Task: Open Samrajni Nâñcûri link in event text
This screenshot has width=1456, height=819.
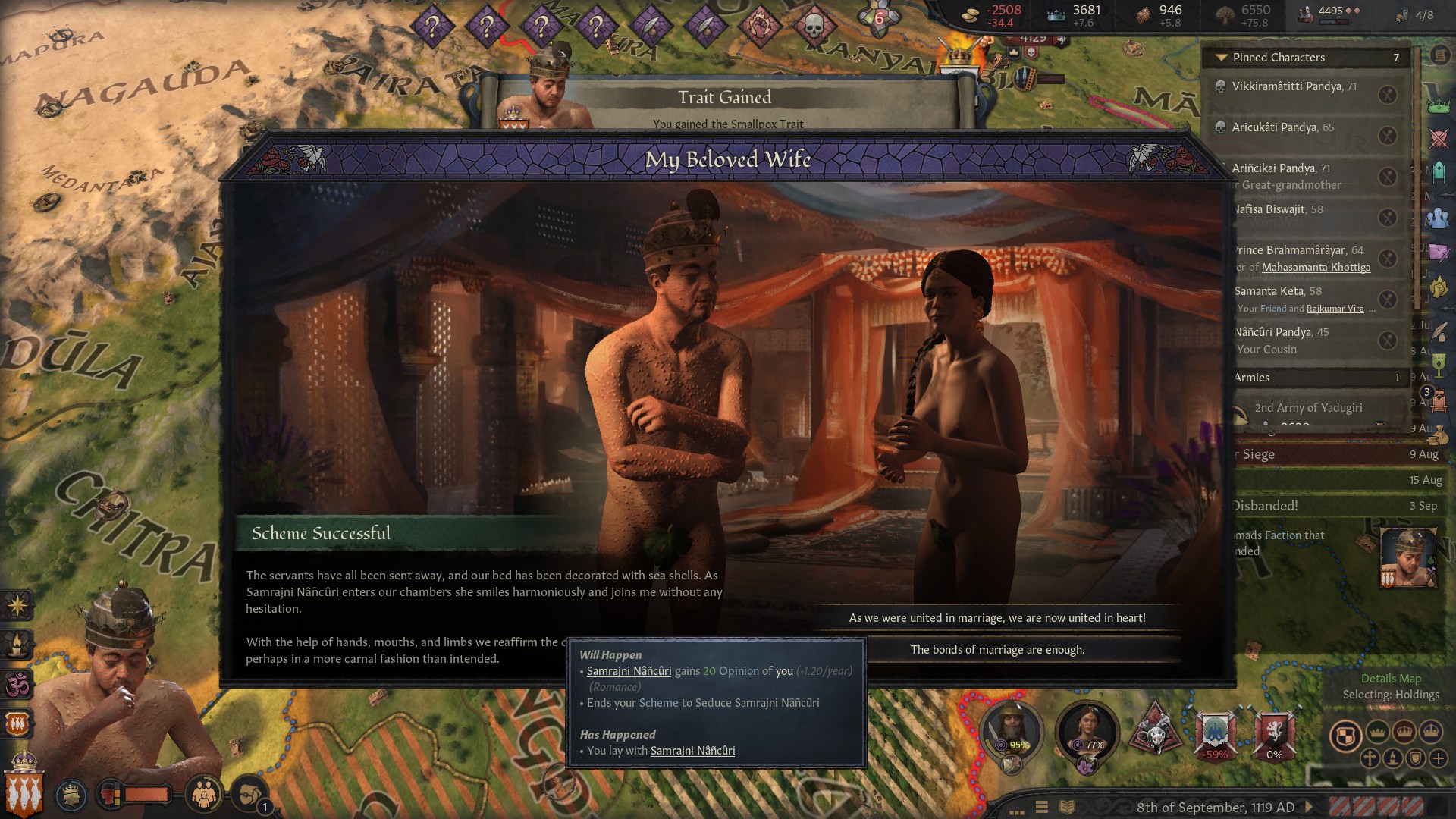Action: 292,592
